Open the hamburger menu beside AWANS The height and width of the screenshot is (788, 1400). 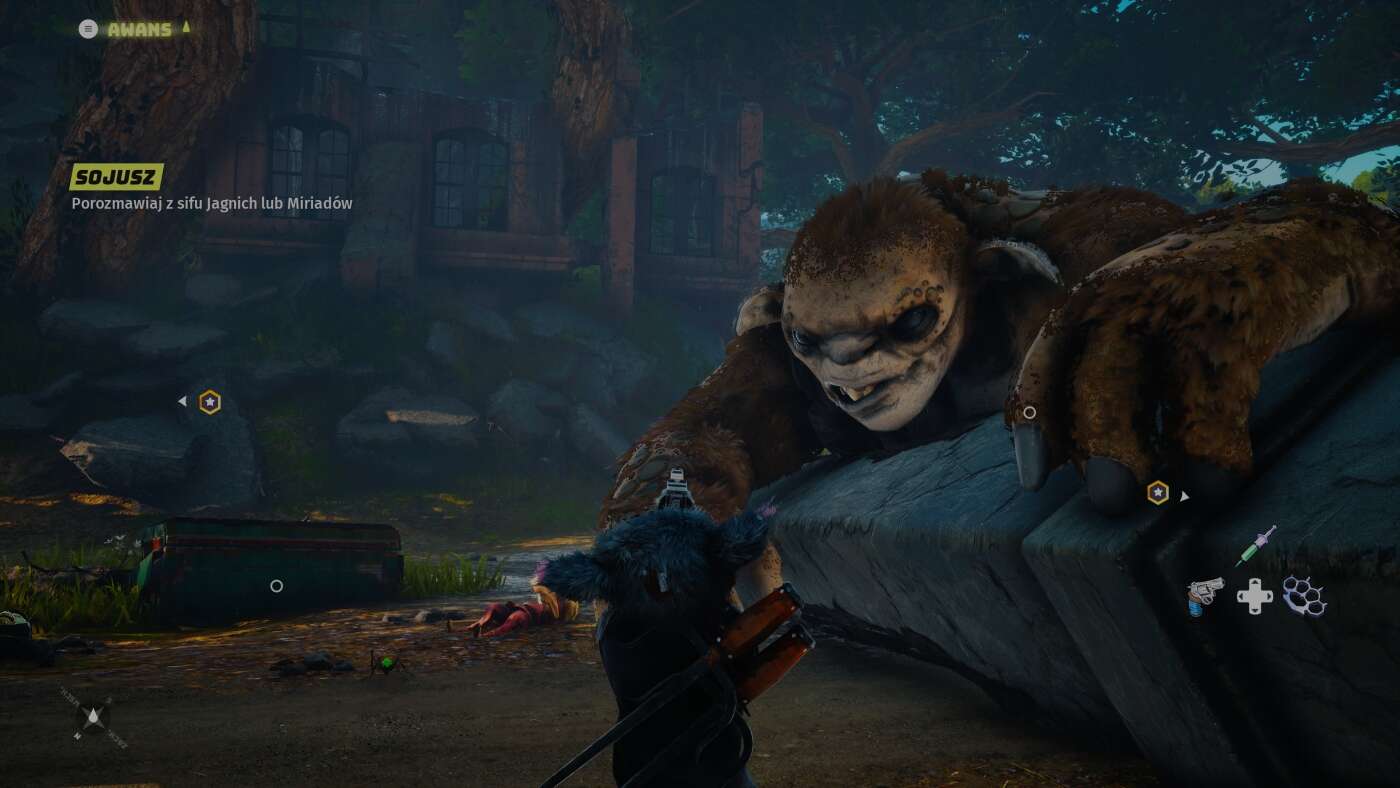tap(89, 29)
